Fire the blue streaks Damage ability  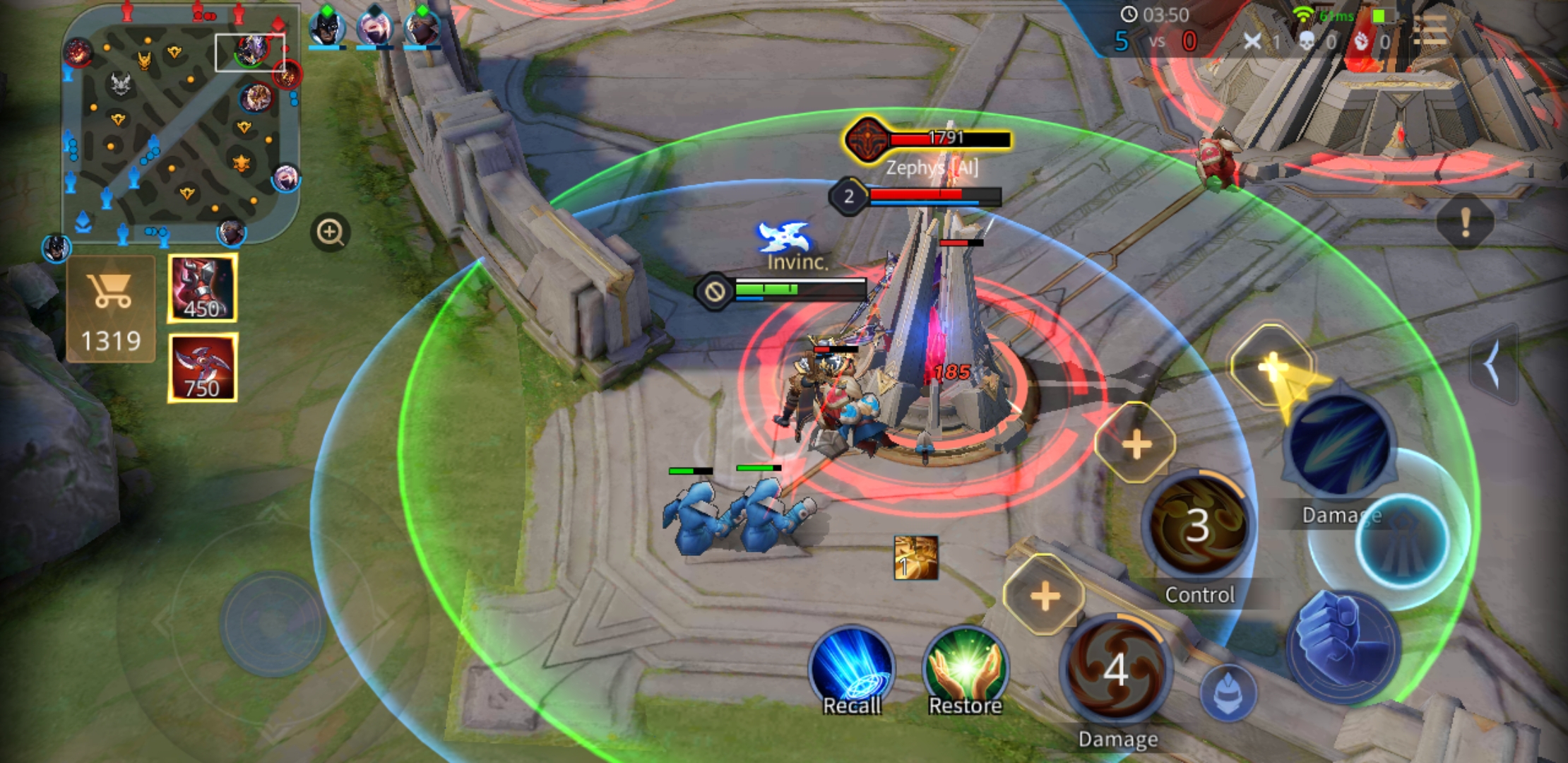tap(1340, 446)
